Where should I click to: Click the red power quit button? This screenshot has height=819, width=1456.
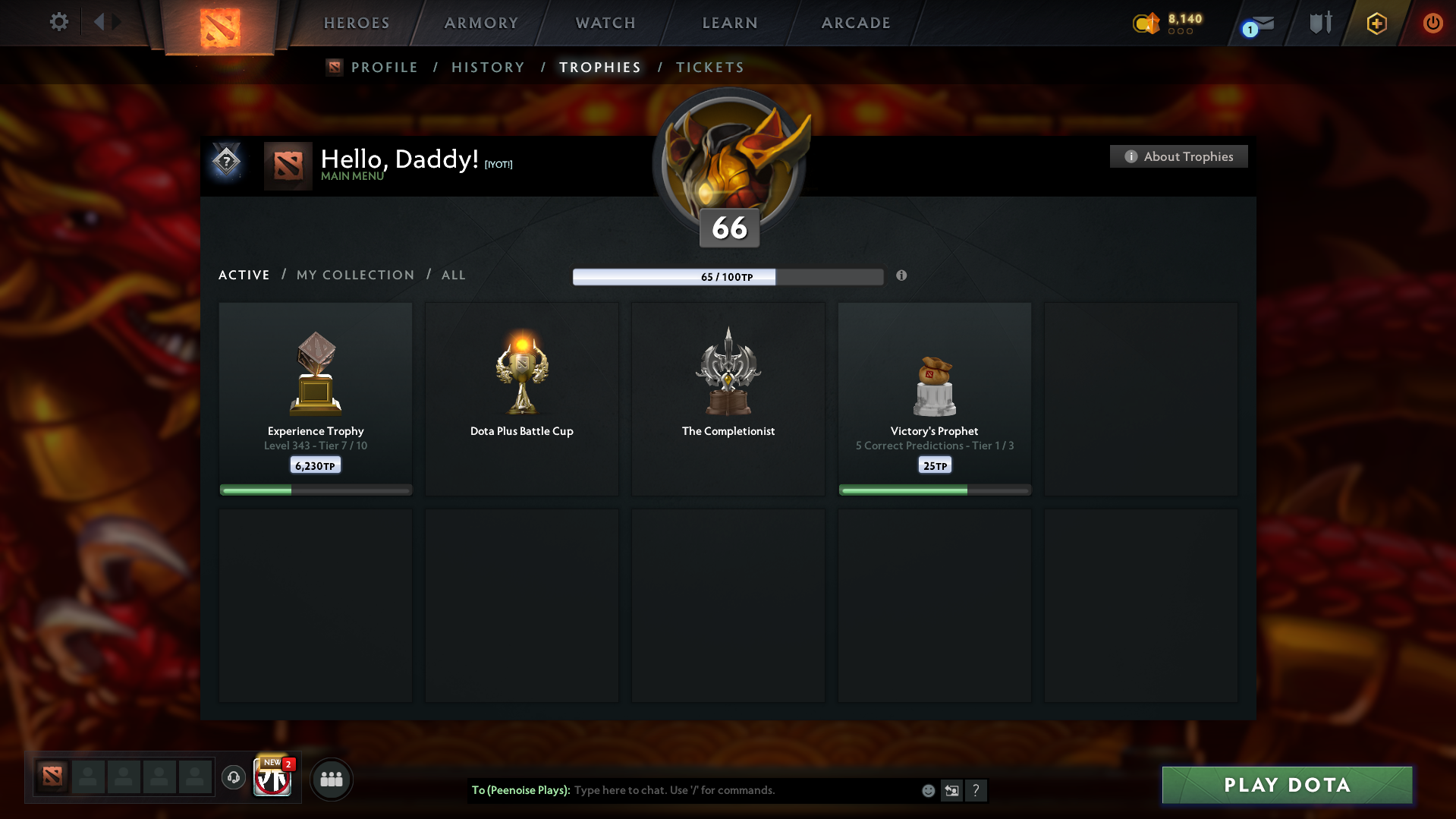pyautogui.click(x=1432, y=23)
